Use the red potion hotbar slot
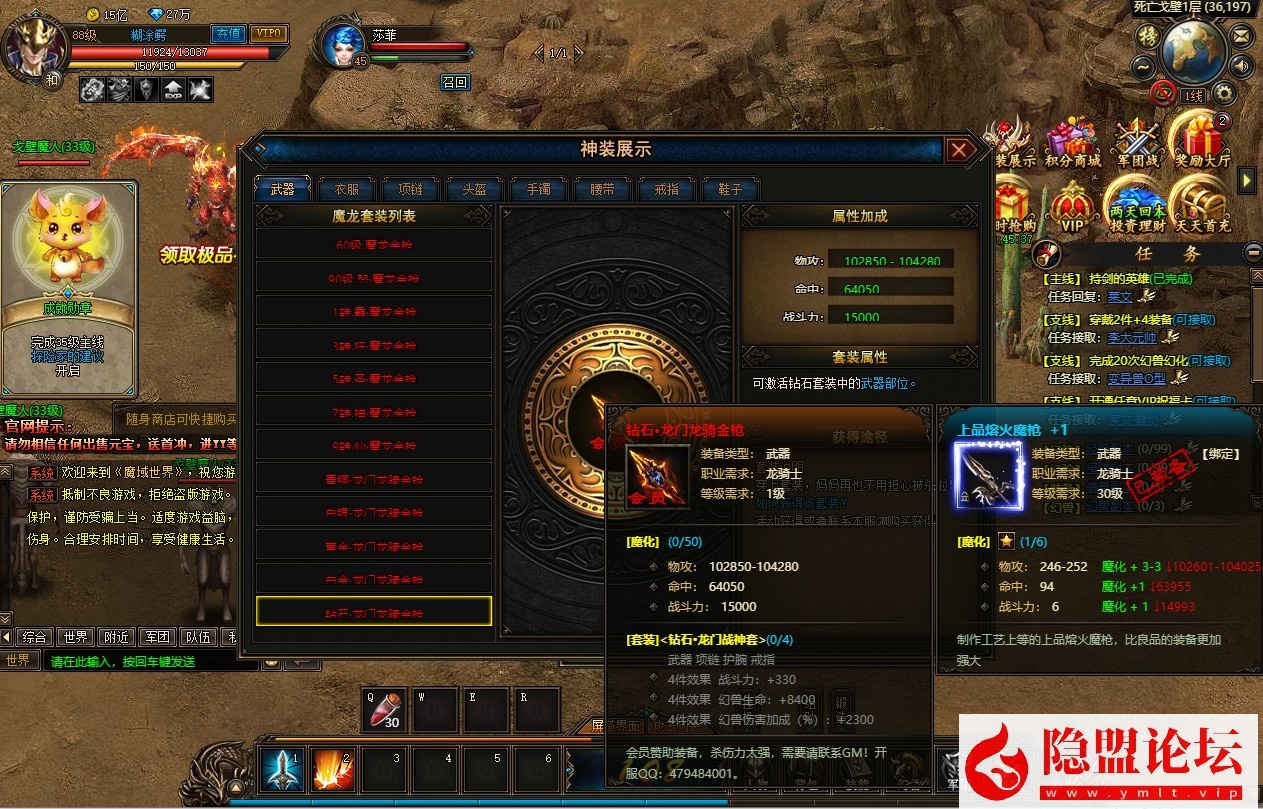 (384, 710)
